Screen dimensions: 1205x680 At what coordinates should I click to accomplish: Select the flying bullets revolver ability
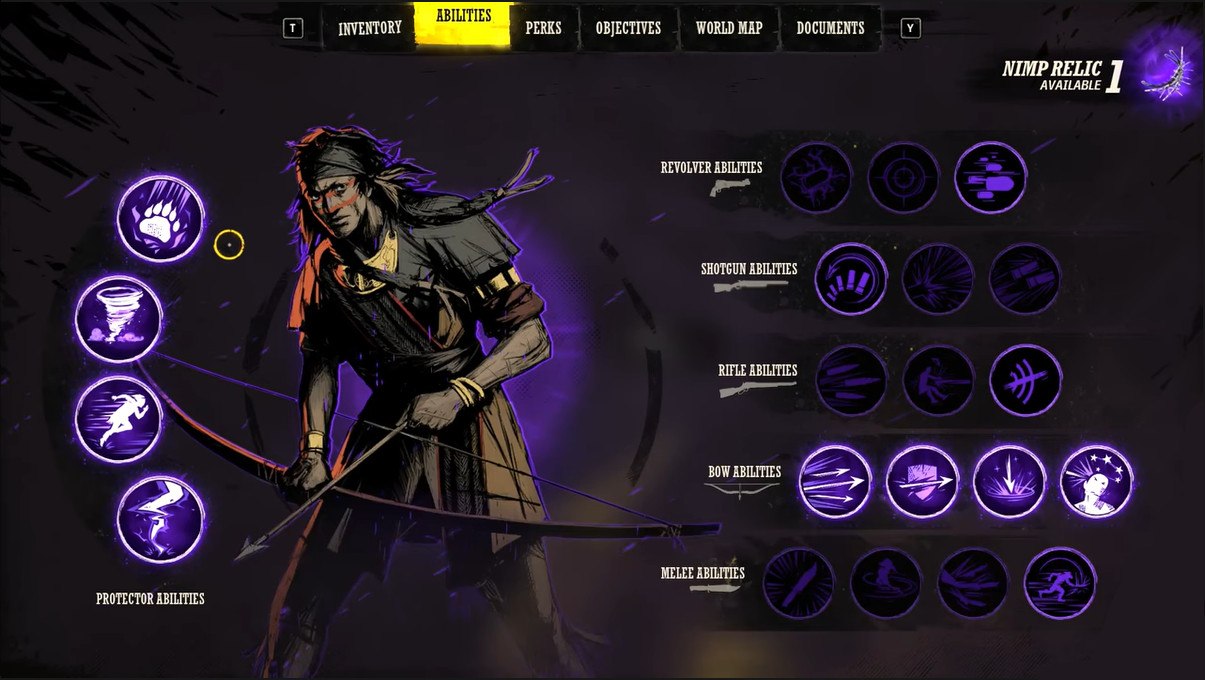coord(990,178)
